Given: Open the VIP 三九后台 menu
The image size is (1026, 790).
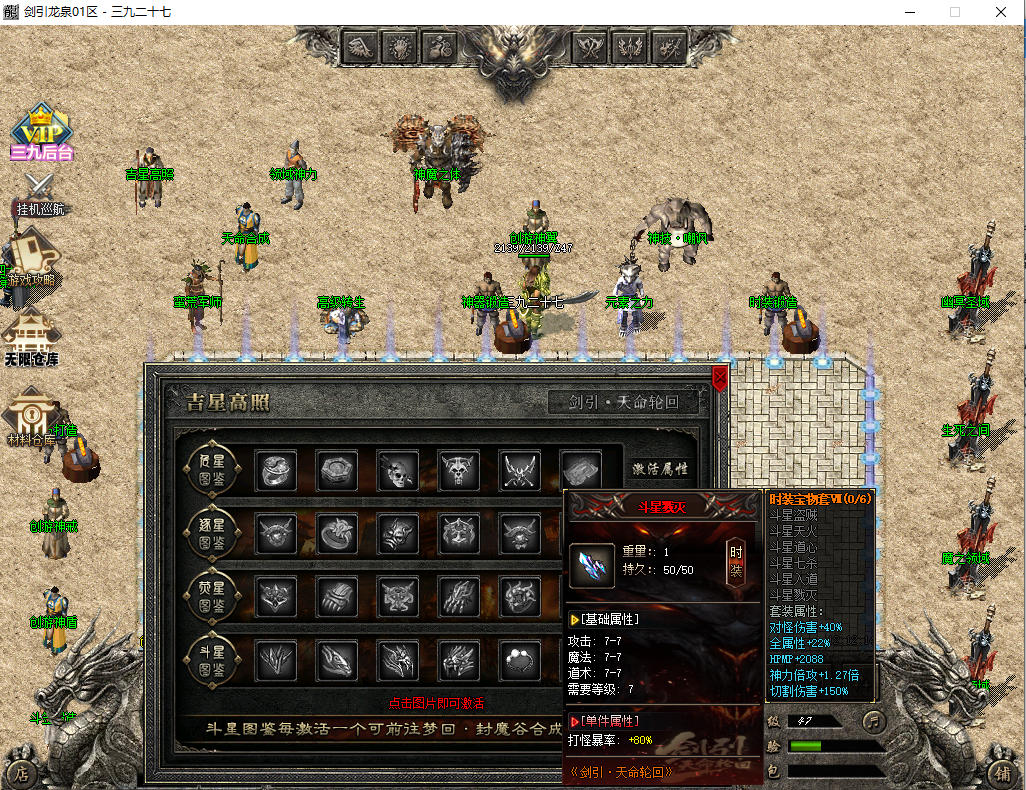Looking at the screenshot, I should pos(41,132).
